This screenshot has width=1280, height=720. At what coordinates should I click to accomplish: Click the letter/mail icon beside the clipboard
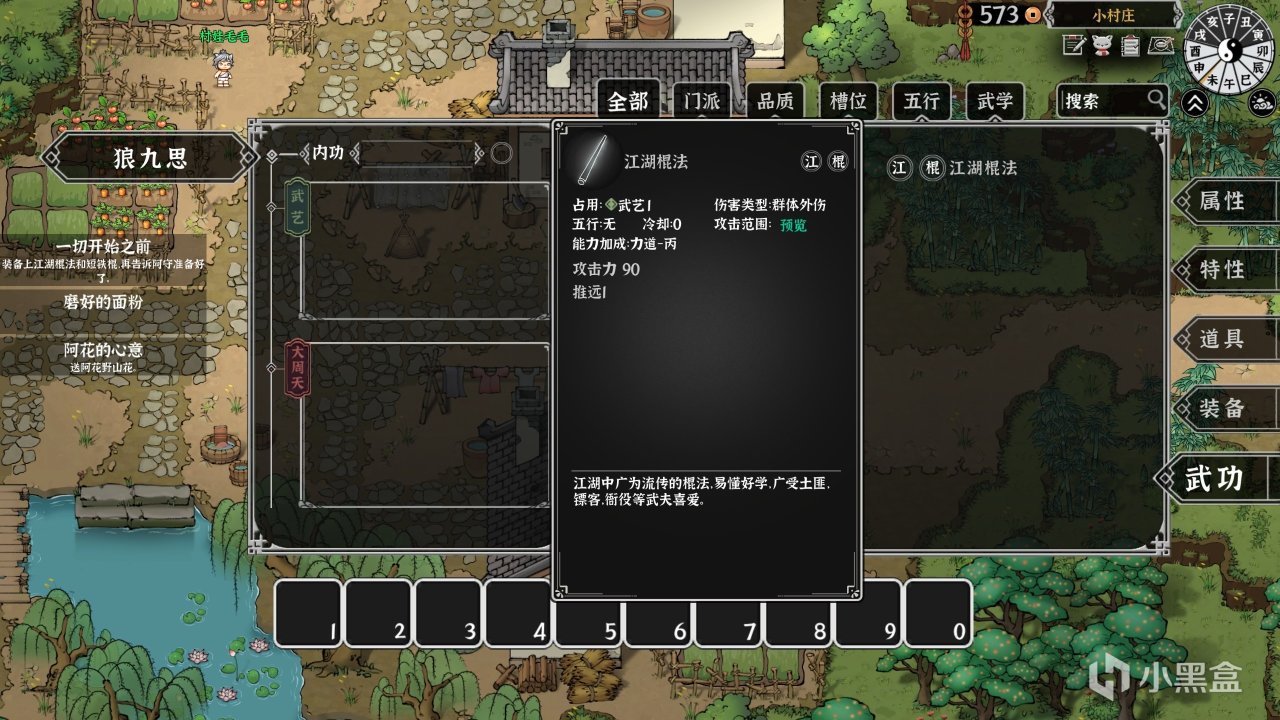[x=1162, y=44]
